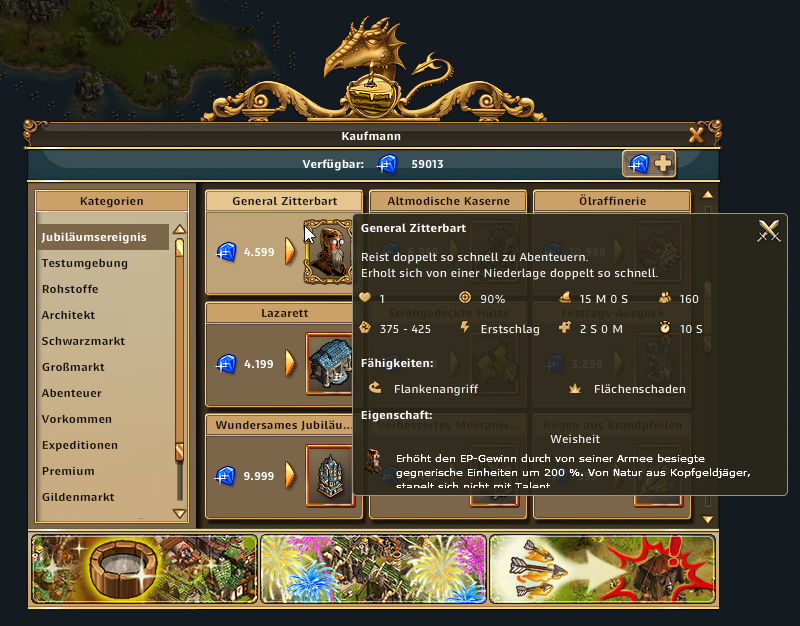Image resolution: width=800 pixels, height=626 pixels.
Task: Pick the Wundersames Jubiläum tower item
Action: click(x=329, y=477)
